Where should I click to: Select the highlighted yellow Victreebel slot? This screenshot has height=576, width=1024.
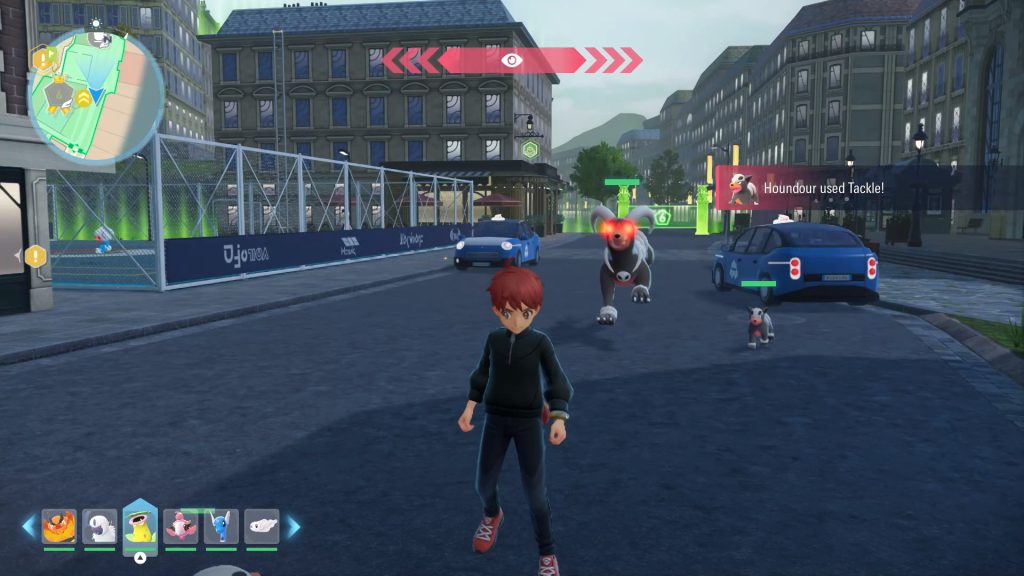tap(140, 527)
